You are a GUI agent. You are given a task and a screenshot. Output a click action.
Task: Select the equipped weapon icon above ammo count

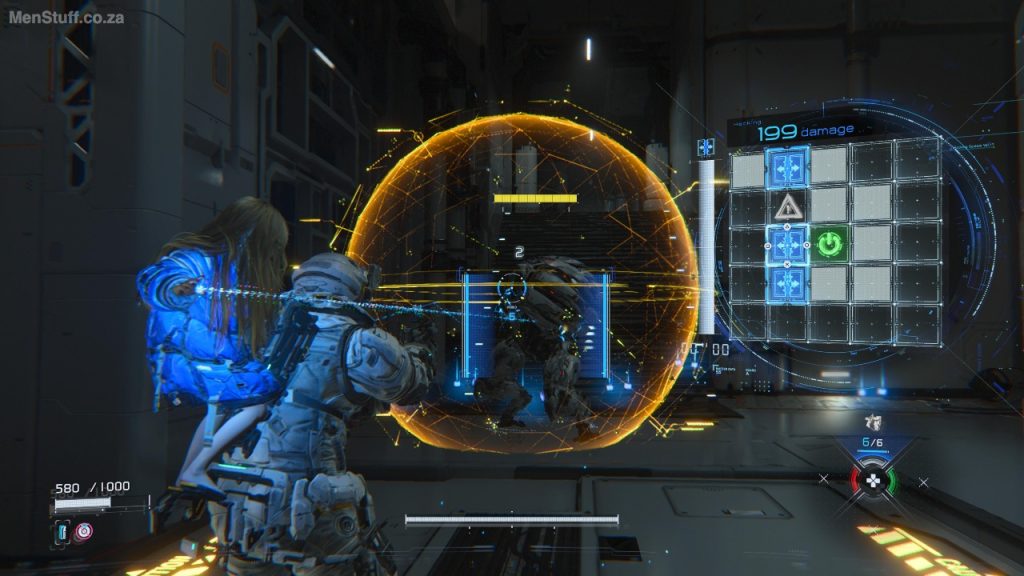point(872,423)
